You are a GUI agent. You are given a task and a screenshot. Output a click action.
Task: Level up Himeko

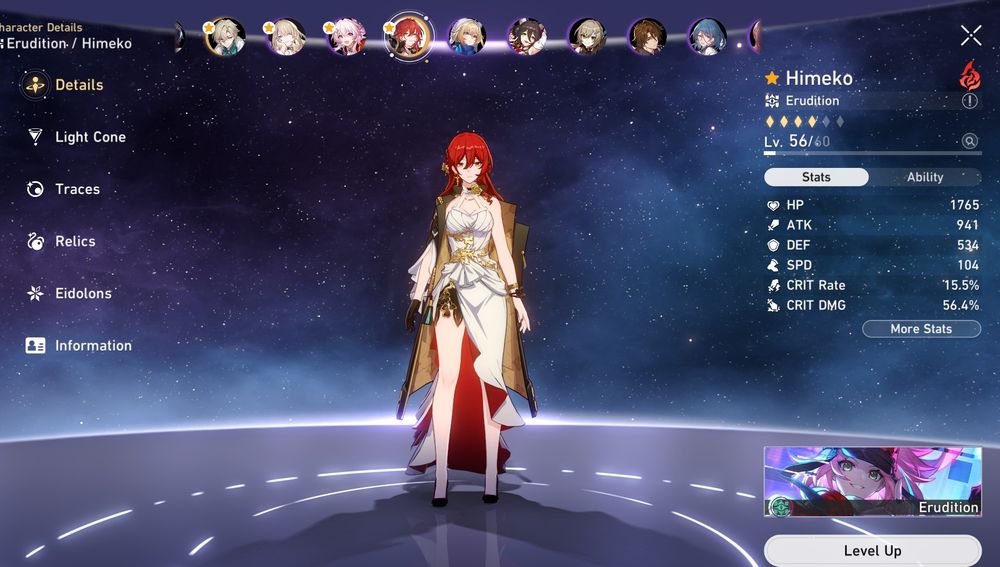coord(872,551)
